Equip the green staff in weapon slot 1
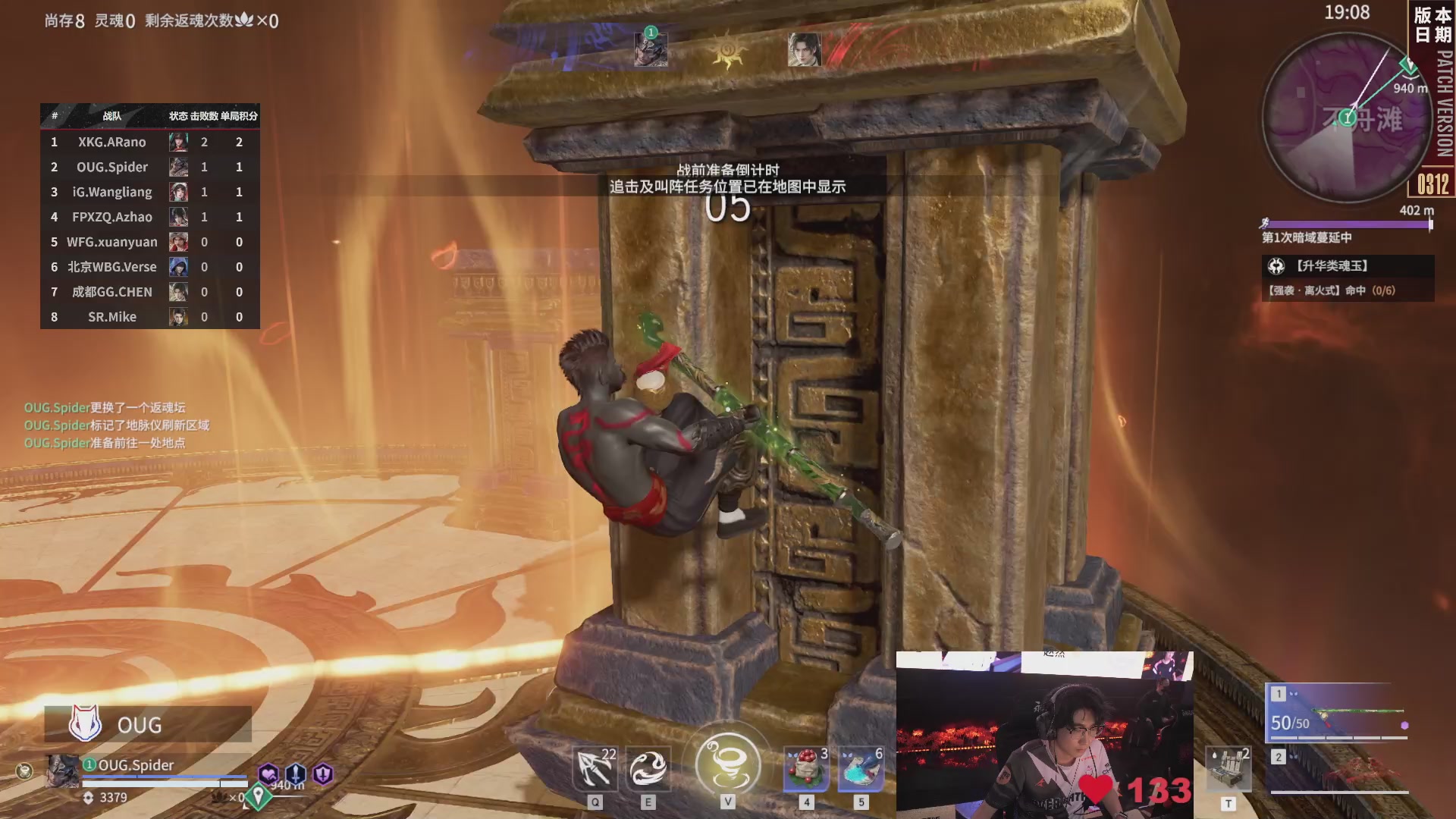 tap(1339, 714)
